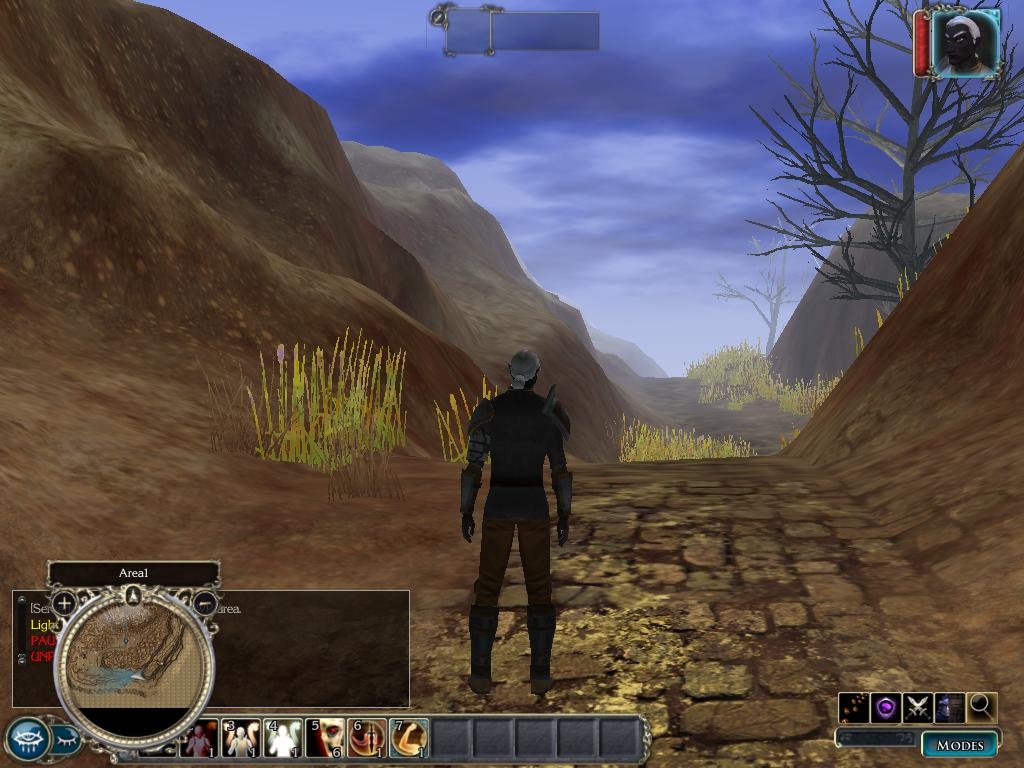Screen dimensions: 1024x768
Task: Click the minimap zoom-in plus button
Action: click(64, 603)
